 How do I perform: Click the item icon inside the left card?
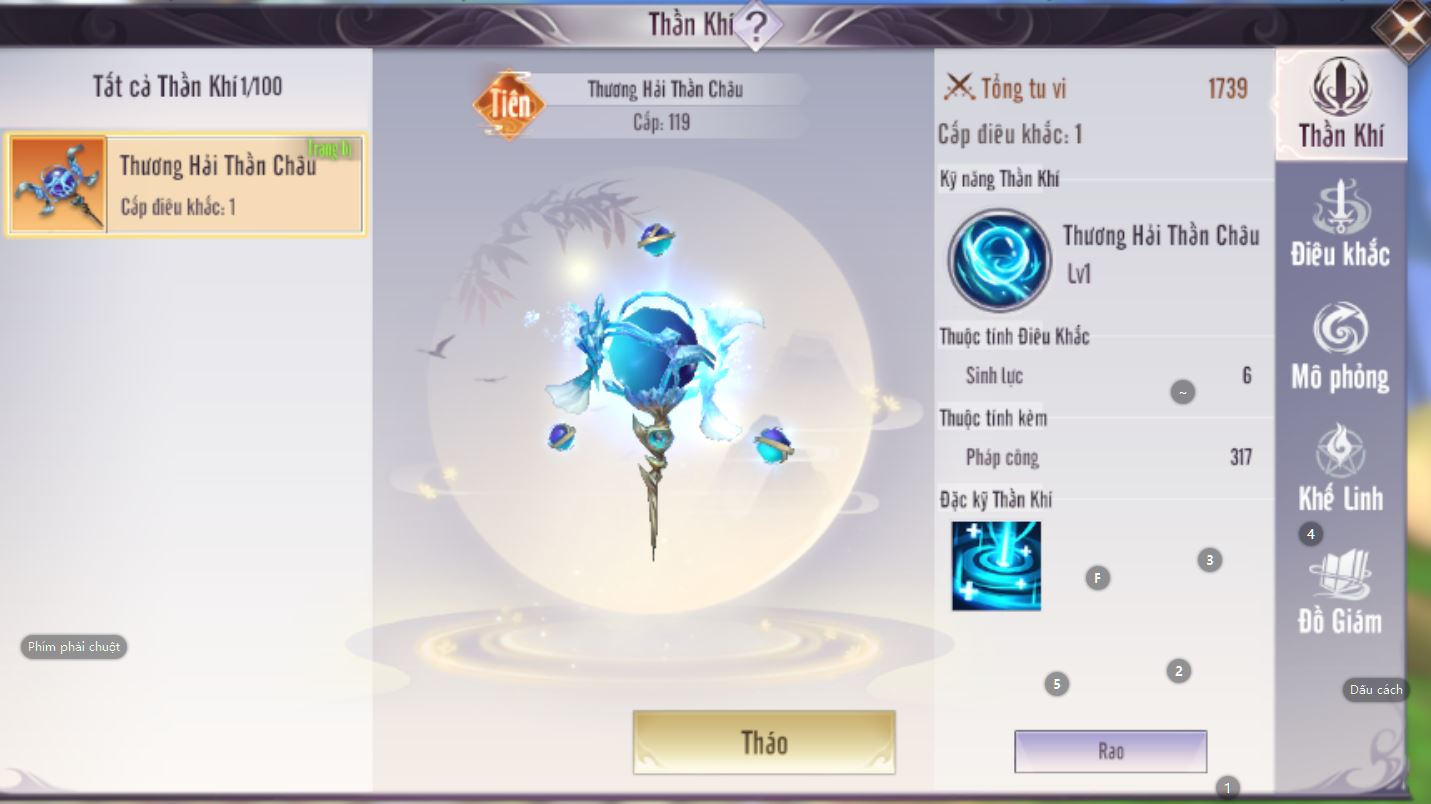pos(58,183)
